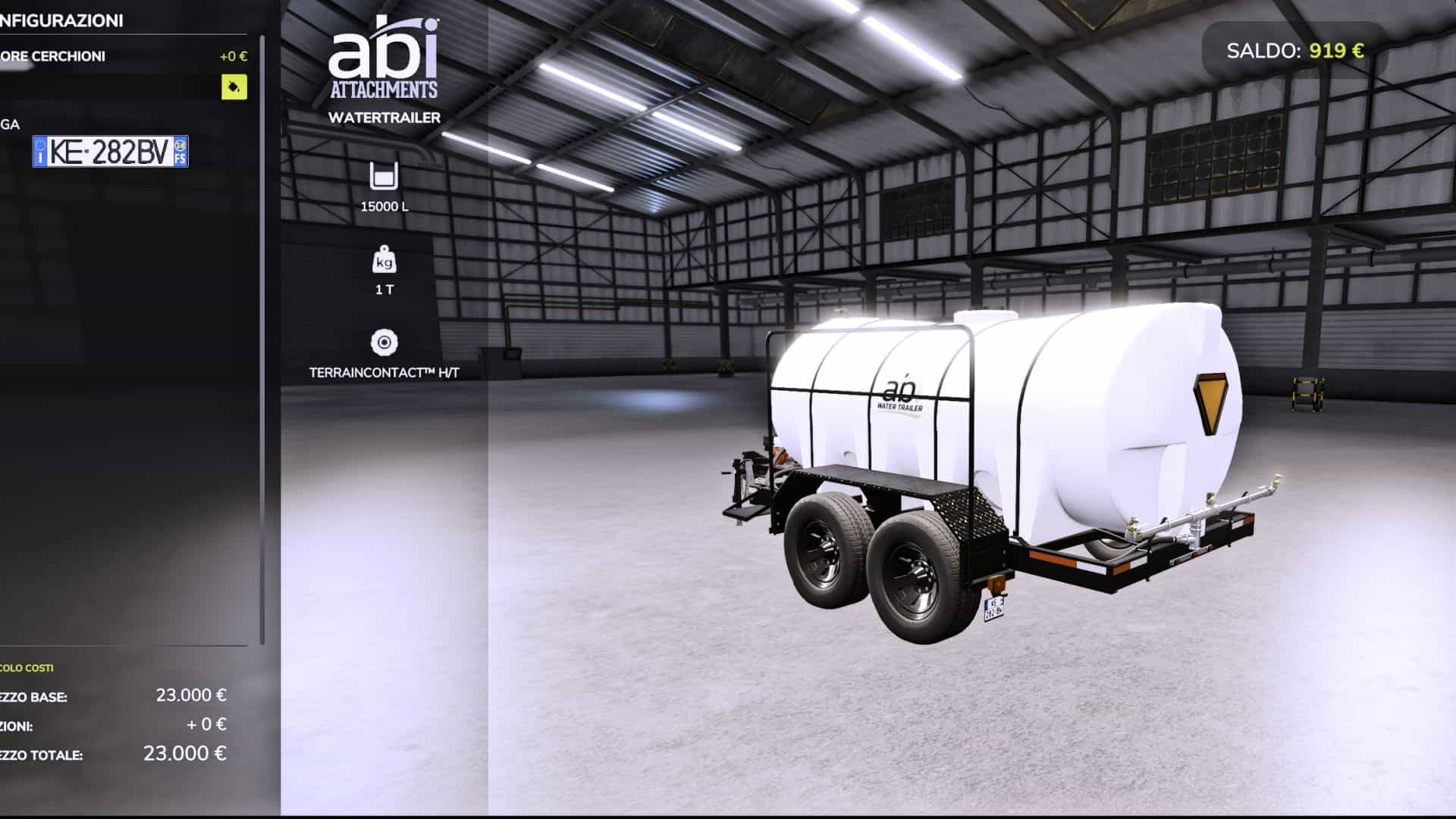
Task: Click the KE-282BV license plate field
Action: pyautogui.click(x=108, y=152)
